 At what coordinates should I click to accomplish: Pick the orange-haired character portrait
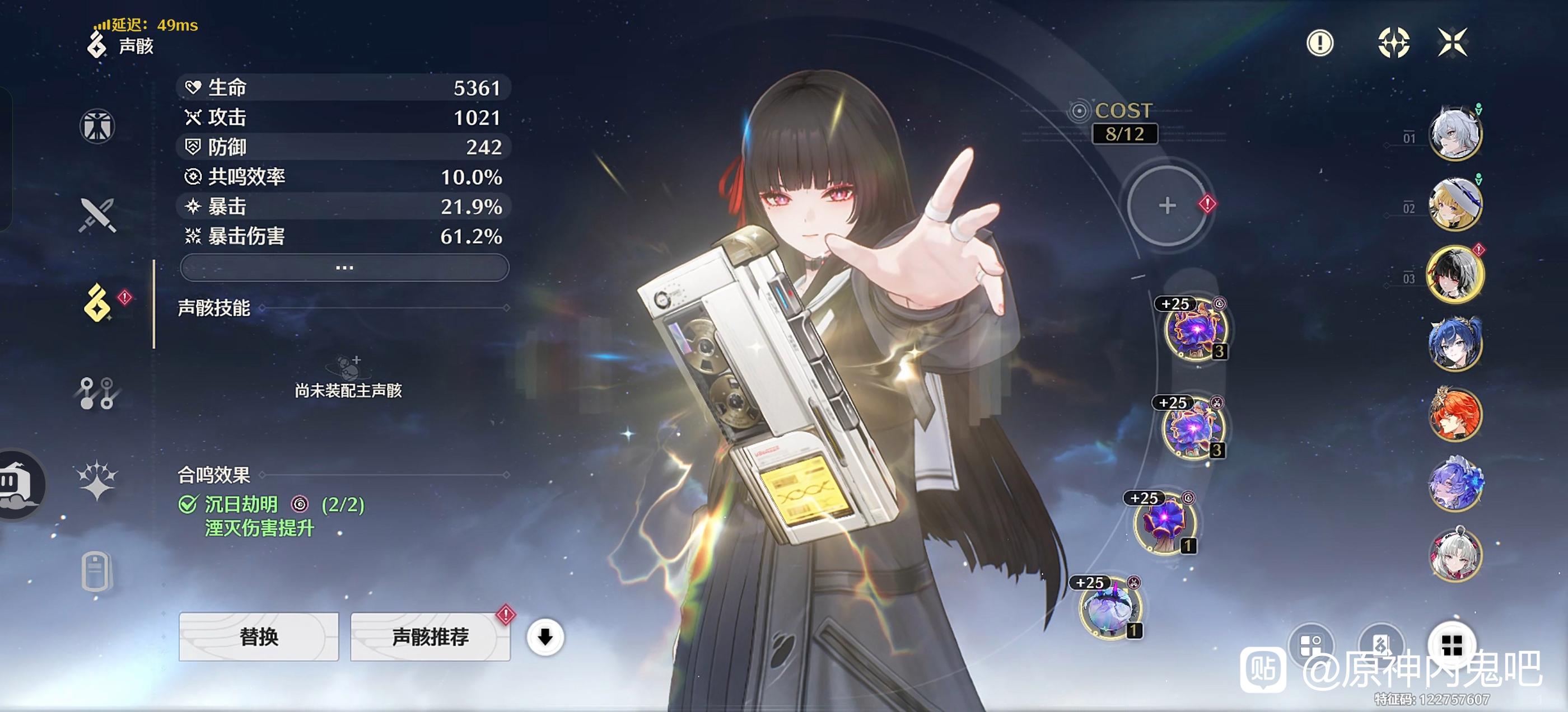[x=1455, y=414]
